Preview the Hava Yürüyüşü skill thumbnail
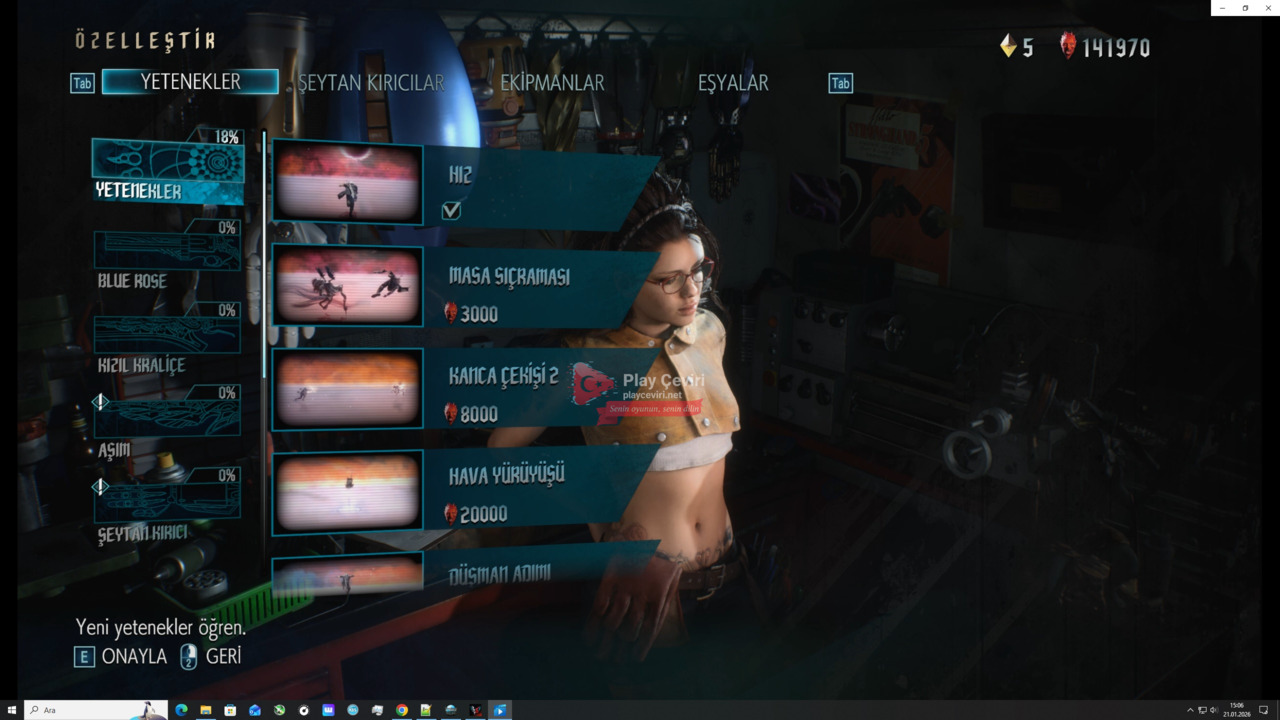 [347, 490]
